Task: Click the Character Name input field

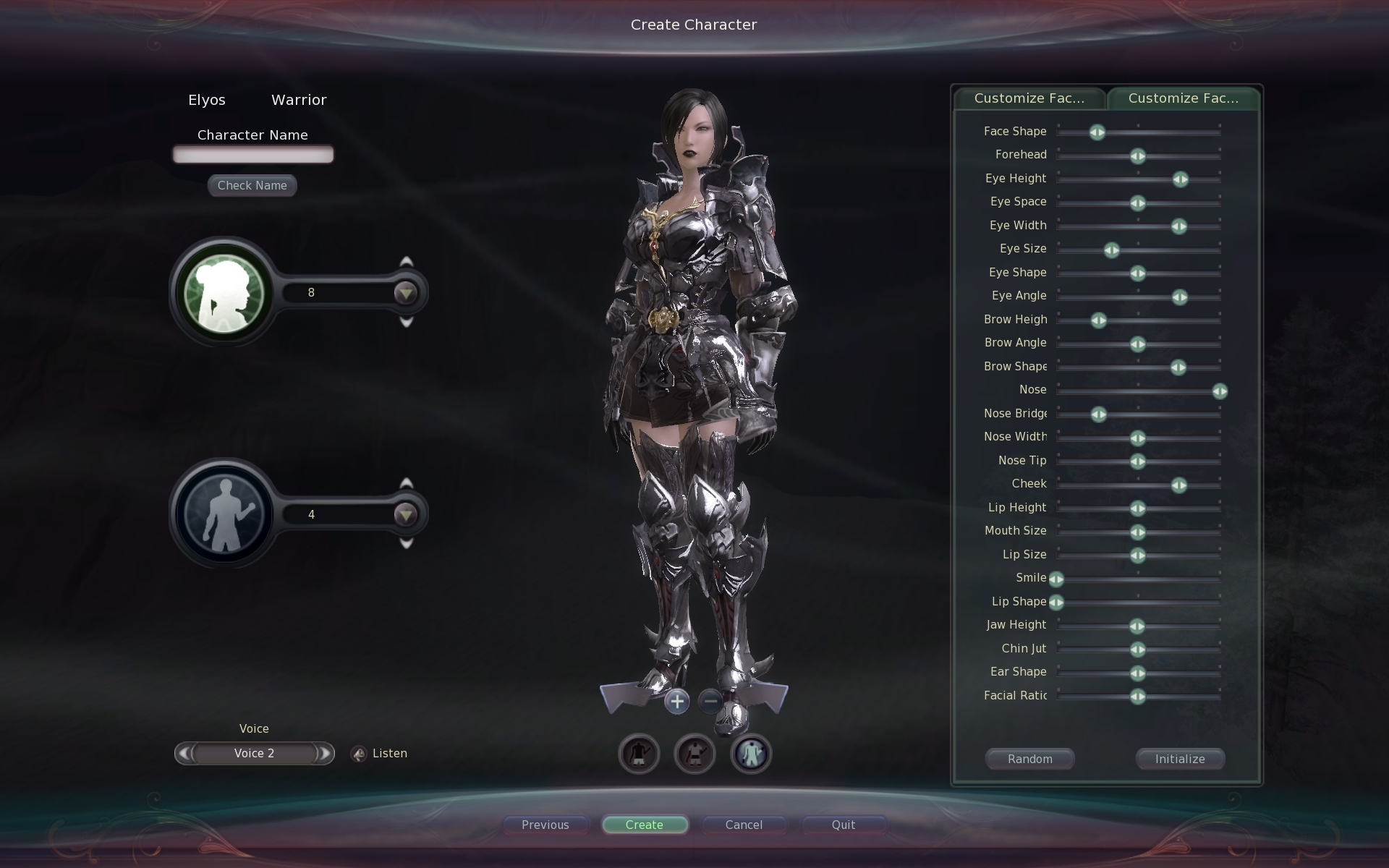Action: [252, 154]
